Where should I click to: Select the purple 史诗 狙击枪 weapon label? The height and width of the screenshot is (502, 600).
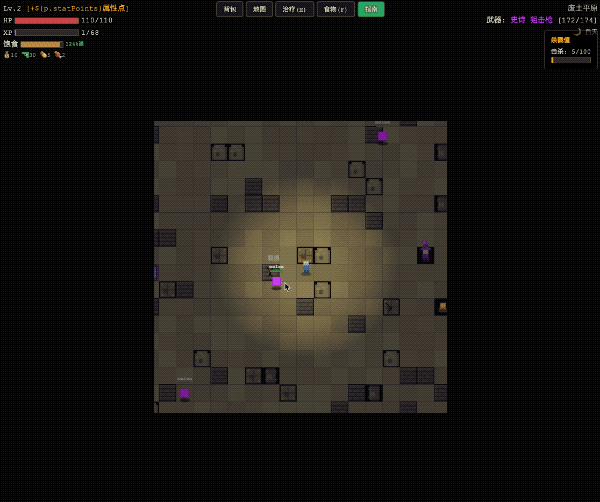[533, 20]
